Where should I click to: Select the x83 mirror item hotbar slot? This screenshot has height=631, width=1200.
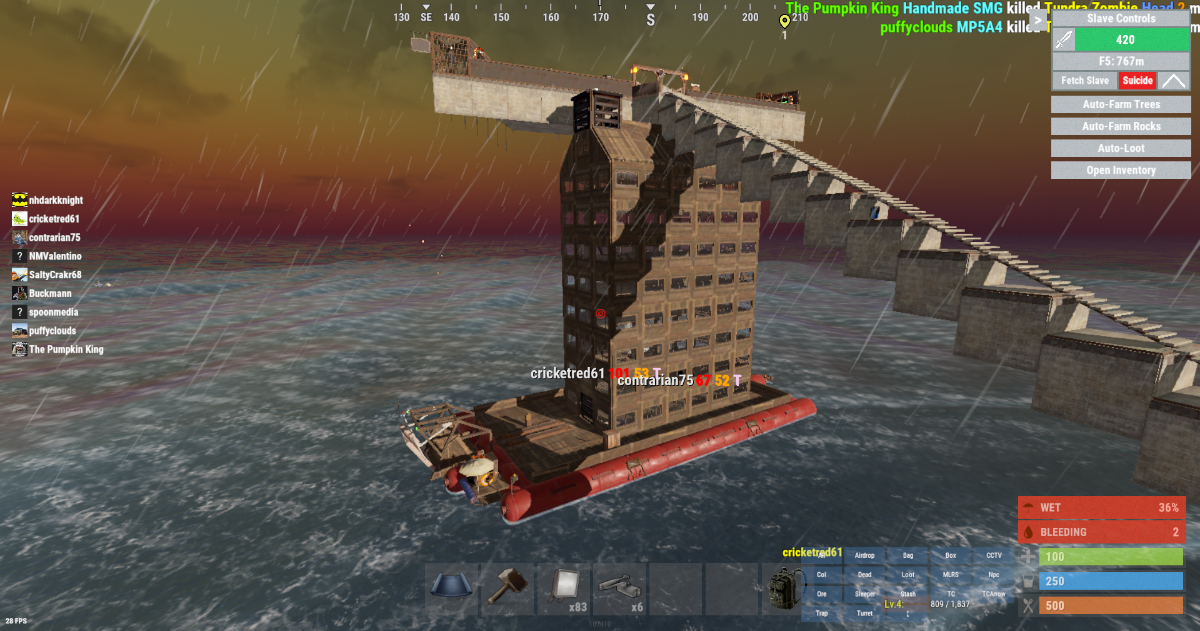click(x=564, y=589)
